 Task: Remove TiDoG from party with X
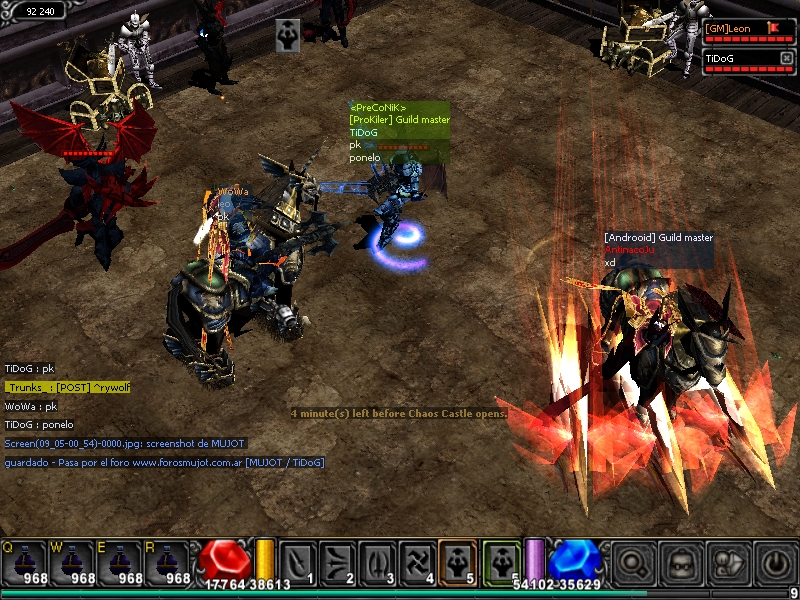[786, 58]
